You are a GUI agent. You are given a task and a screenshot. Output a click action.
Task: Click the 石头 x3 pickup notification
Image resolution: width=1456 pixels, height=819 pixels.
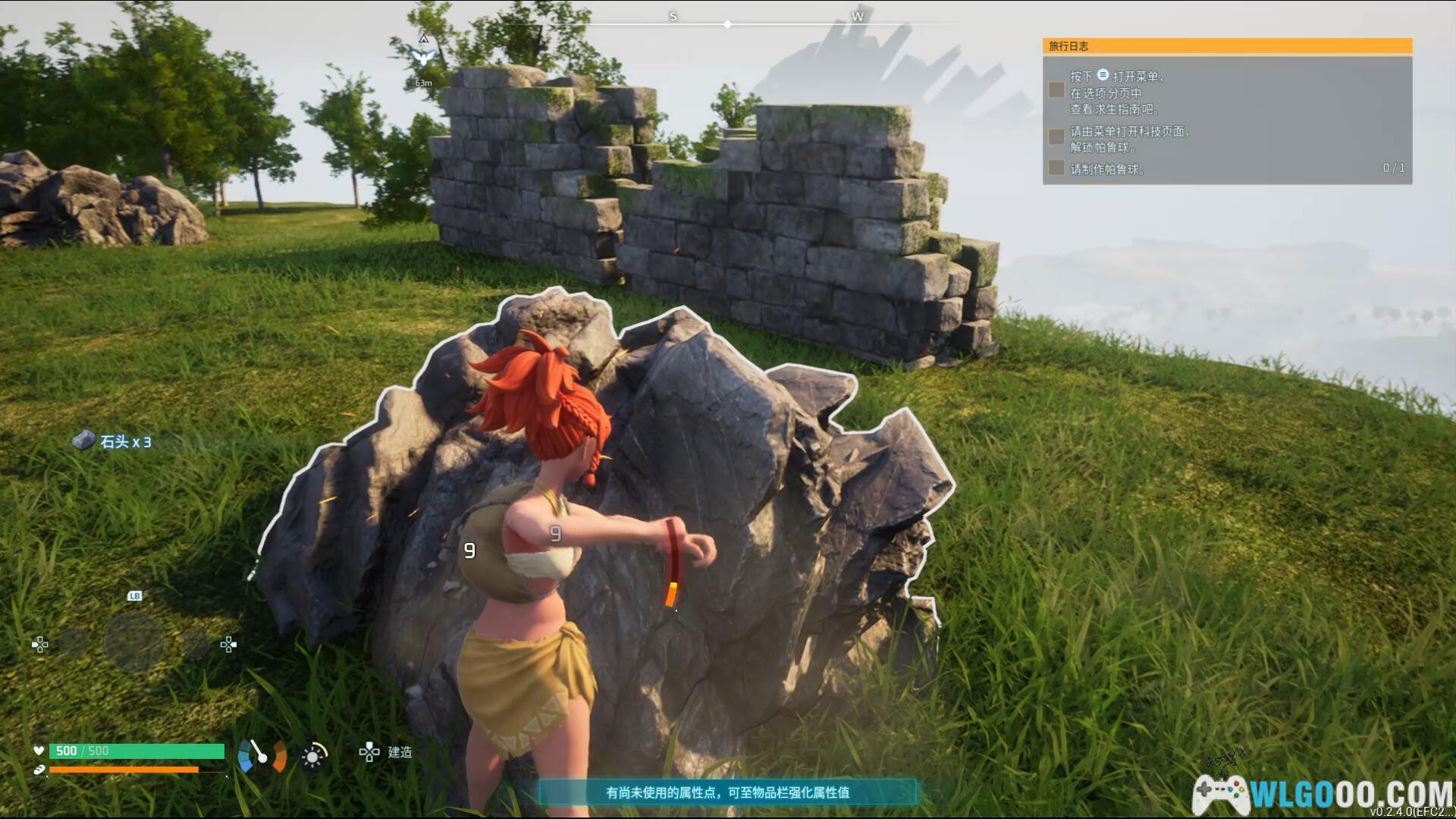click(x=112, y=441)
